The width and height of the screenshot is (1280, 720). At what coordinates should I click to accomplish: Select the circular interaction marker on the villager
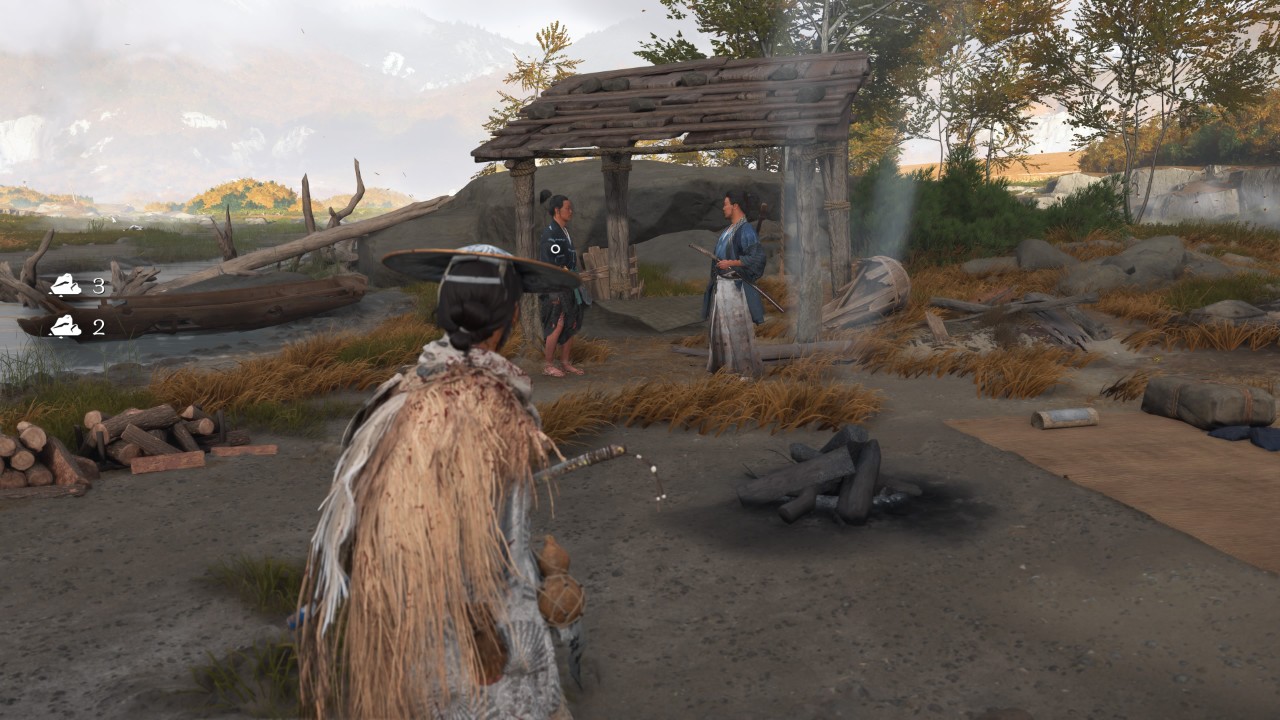pos(555,248)
